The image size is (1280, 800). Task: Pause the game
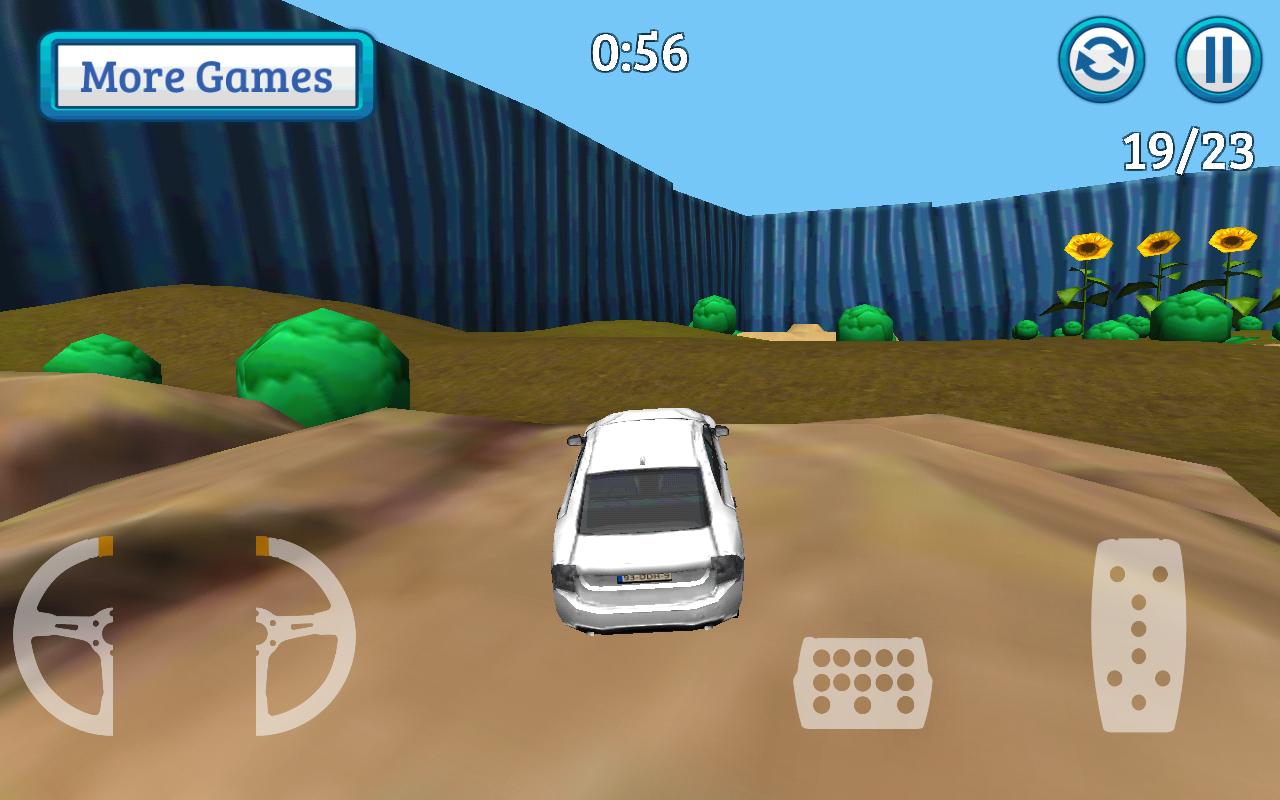[x=1215, y=60]
